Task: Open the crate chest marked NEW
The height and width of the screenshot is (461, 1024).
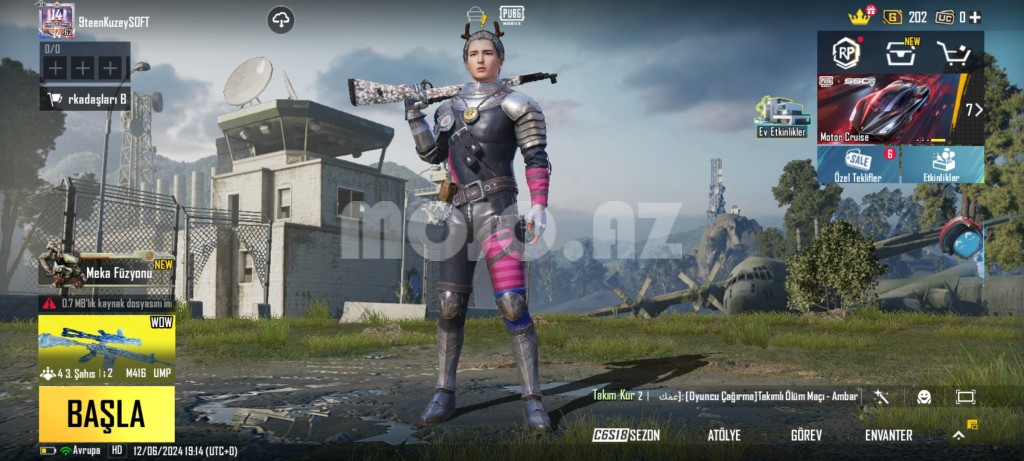Action: (901, 52)
